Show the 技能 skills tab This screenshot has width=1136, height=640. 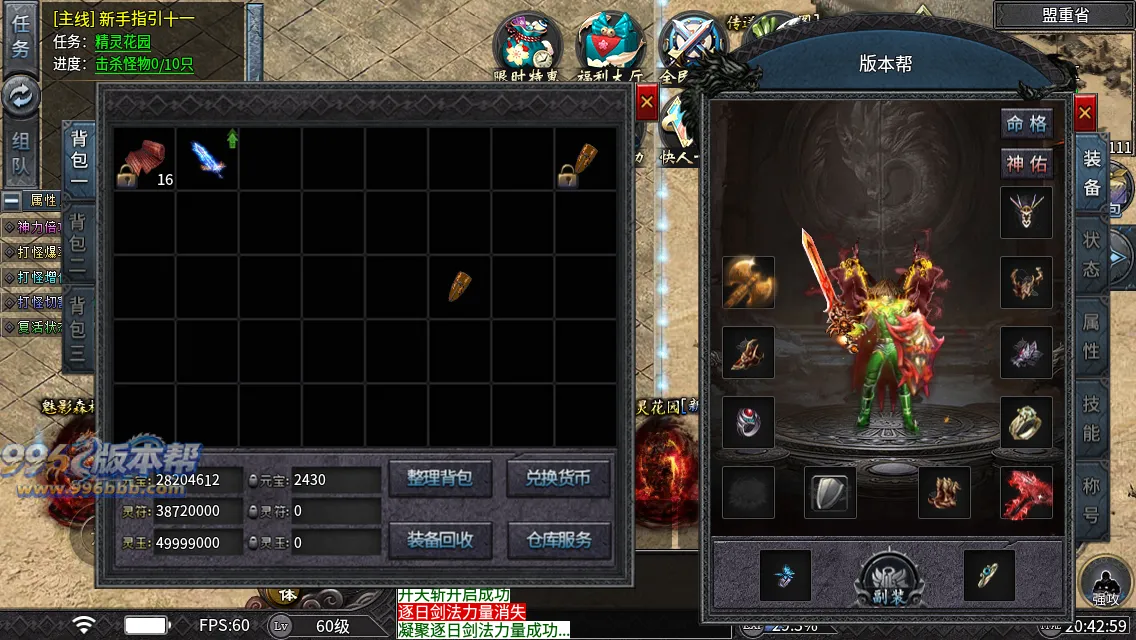1091,418
